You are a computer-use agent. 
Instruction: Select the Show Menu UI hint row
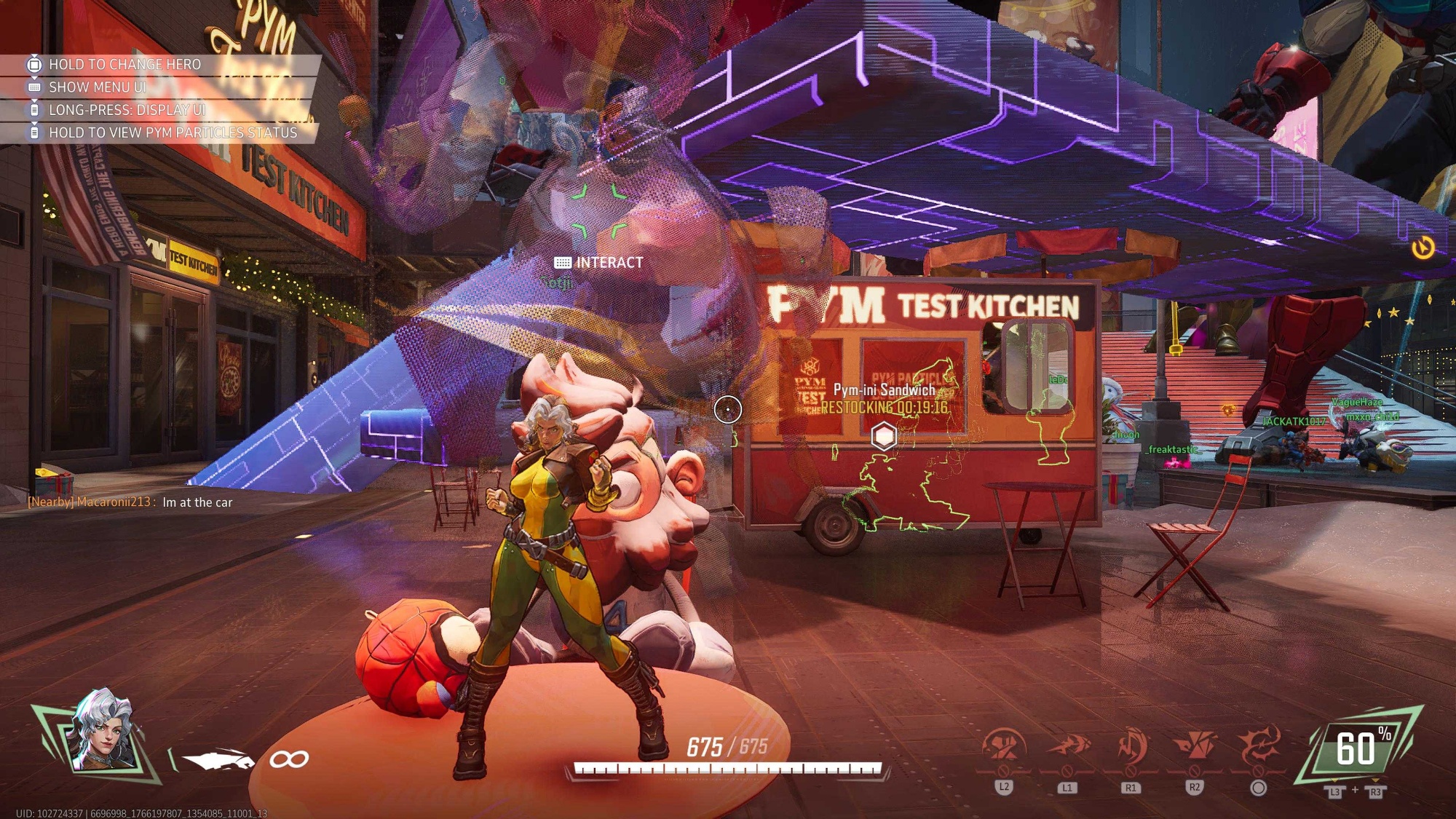pyautogui.click(x=98, y=87)
